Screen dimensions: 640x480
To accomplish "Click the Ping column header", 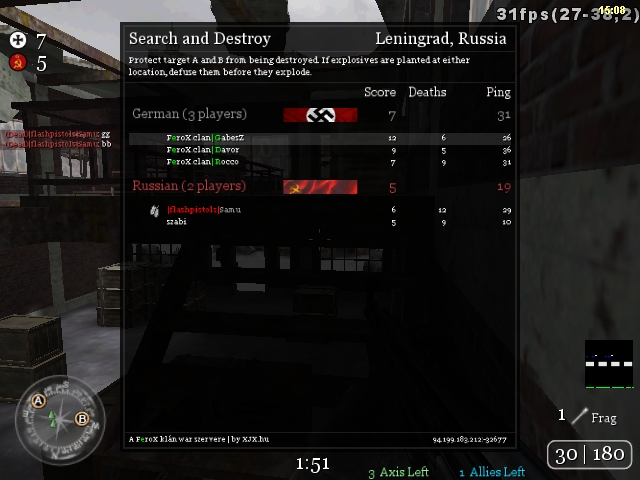I will (497, 92).
